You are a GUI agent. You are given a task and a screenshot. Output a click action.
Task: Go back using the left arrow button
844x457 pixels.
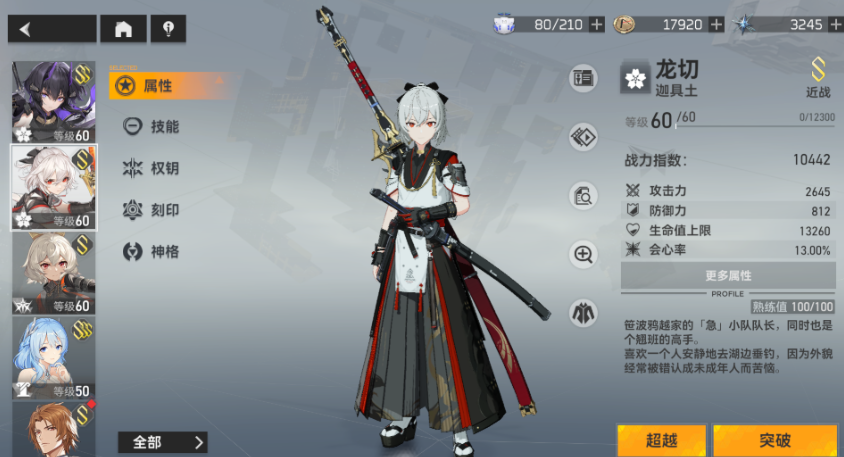(52, 29)
